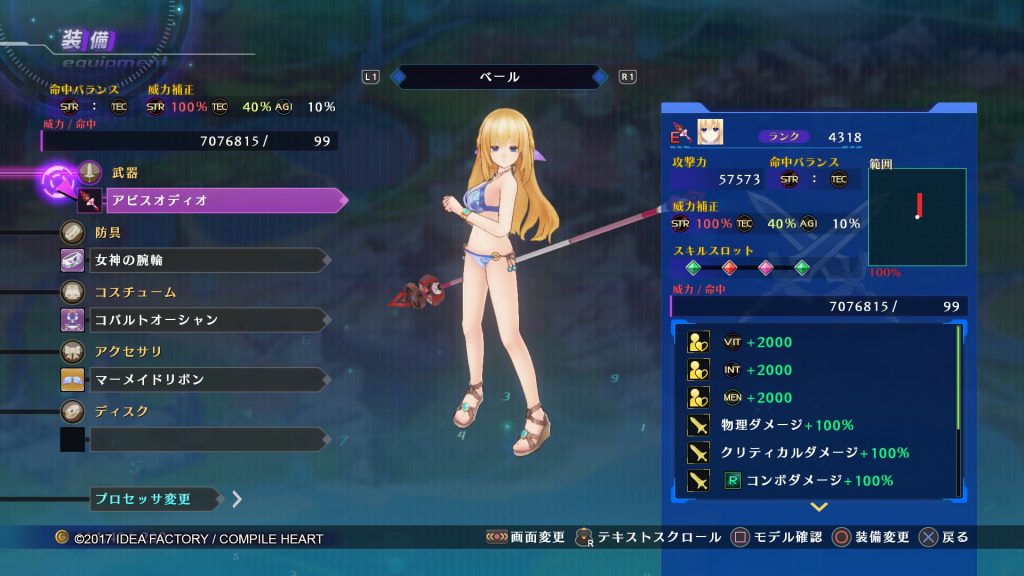The width and height of the screenshot is (1024, 576).
Task: Open プロセッサ変更 processor change
Action: (x=156, y=498)
